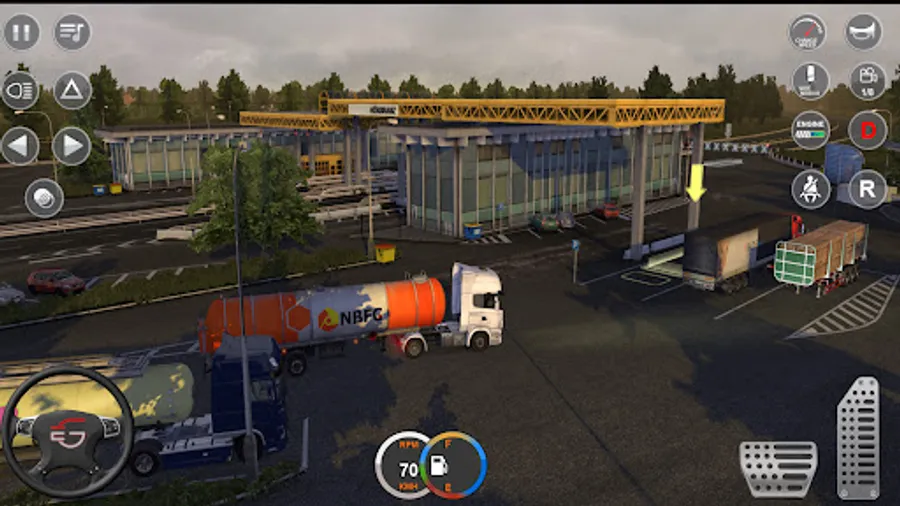Turn on the hazard warning lights

(x=72, y=90)
